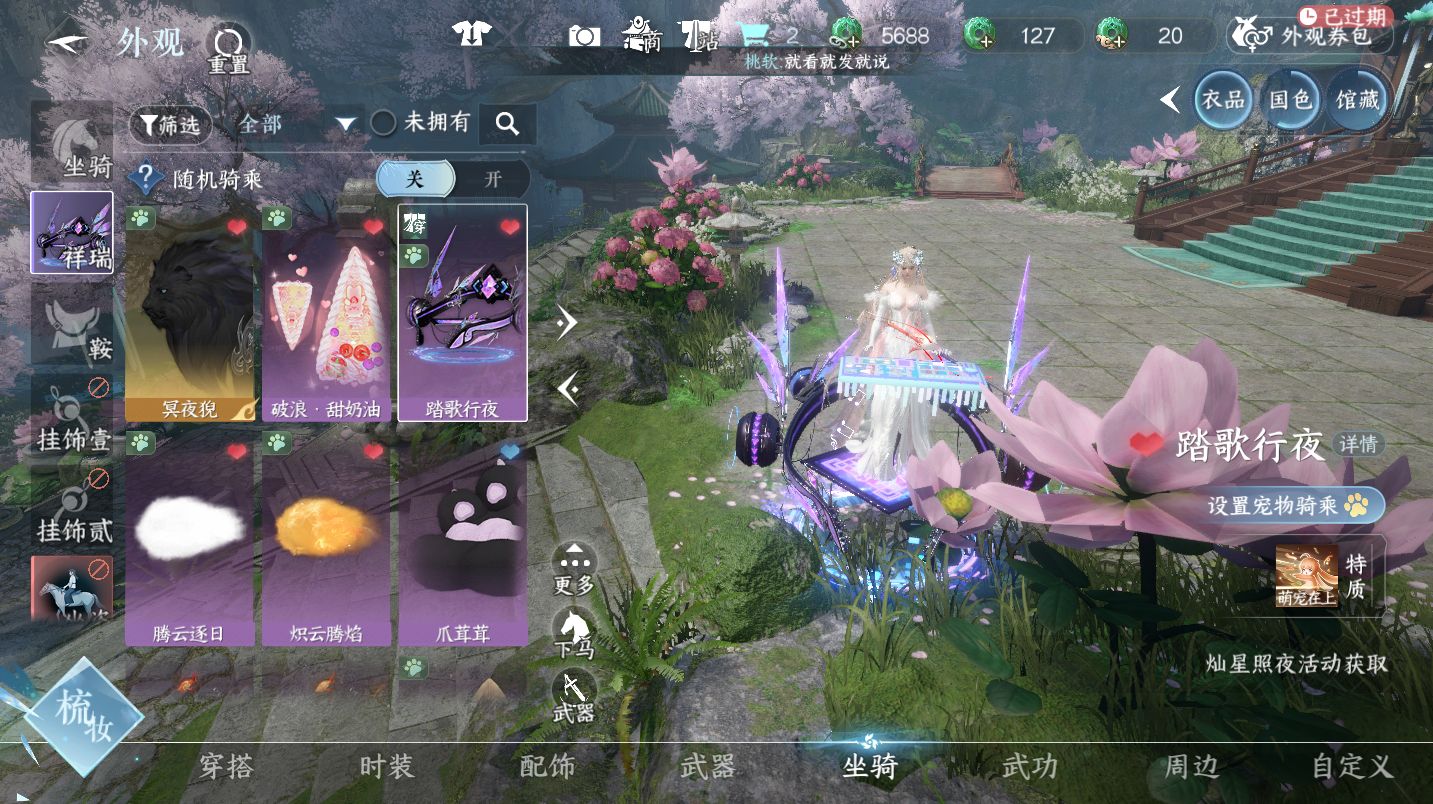Select the 冥夜狻 mount card
This screenshot has height=804, width=1433.
click(189, 314)
